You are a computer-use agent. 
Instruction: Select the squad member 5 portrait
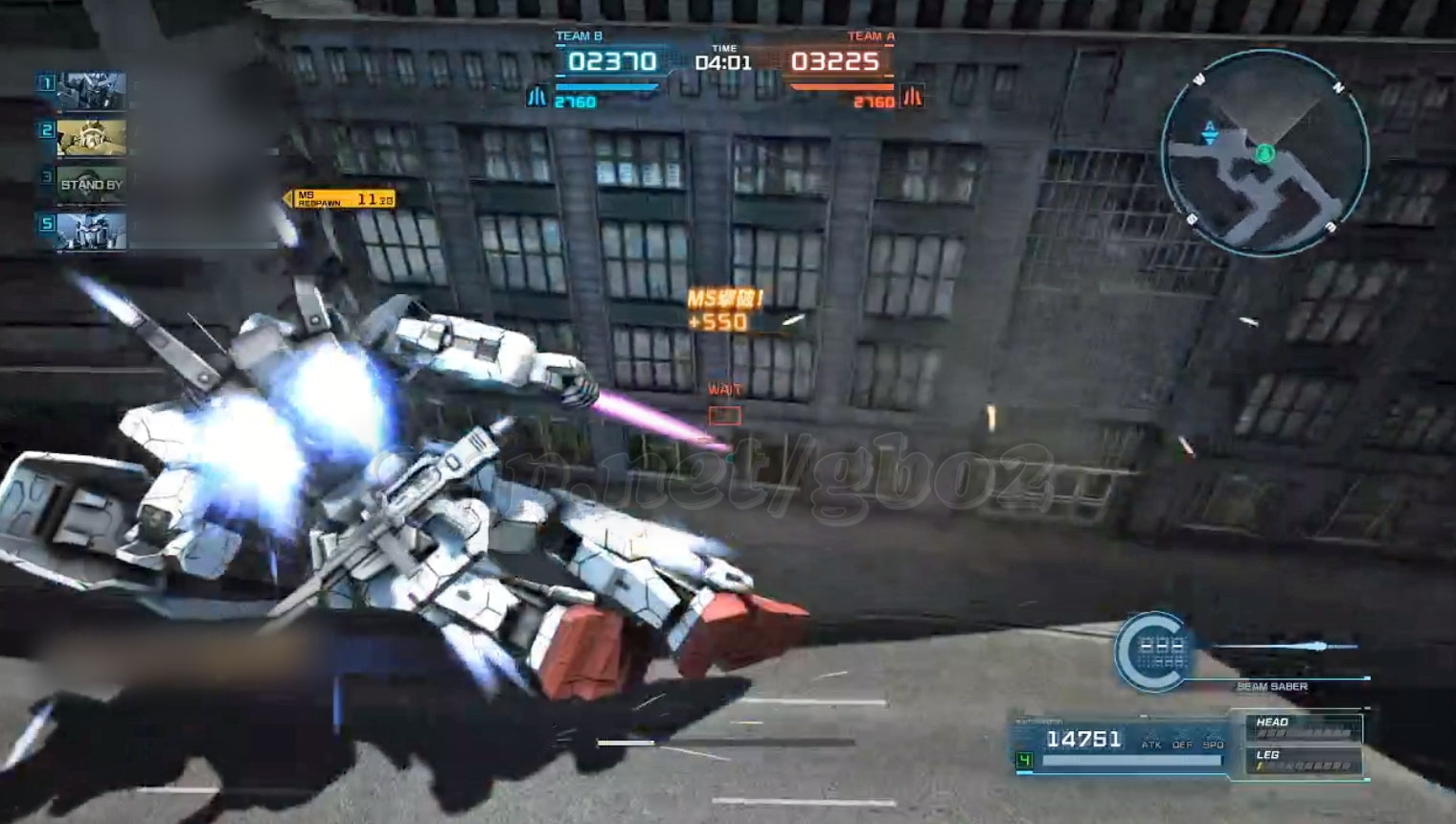pyautogui.click(x=91, y=231)
